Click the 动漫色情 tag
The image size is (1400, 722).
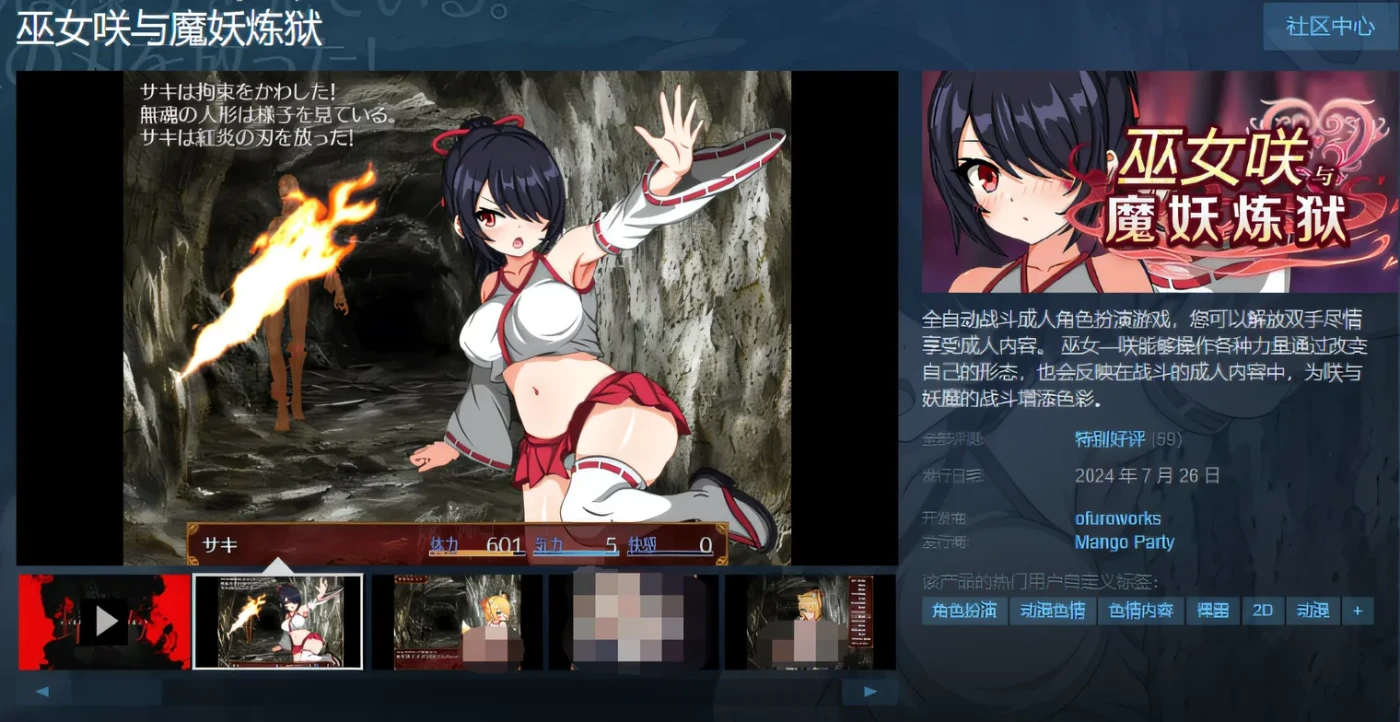tap(1053, 610)
